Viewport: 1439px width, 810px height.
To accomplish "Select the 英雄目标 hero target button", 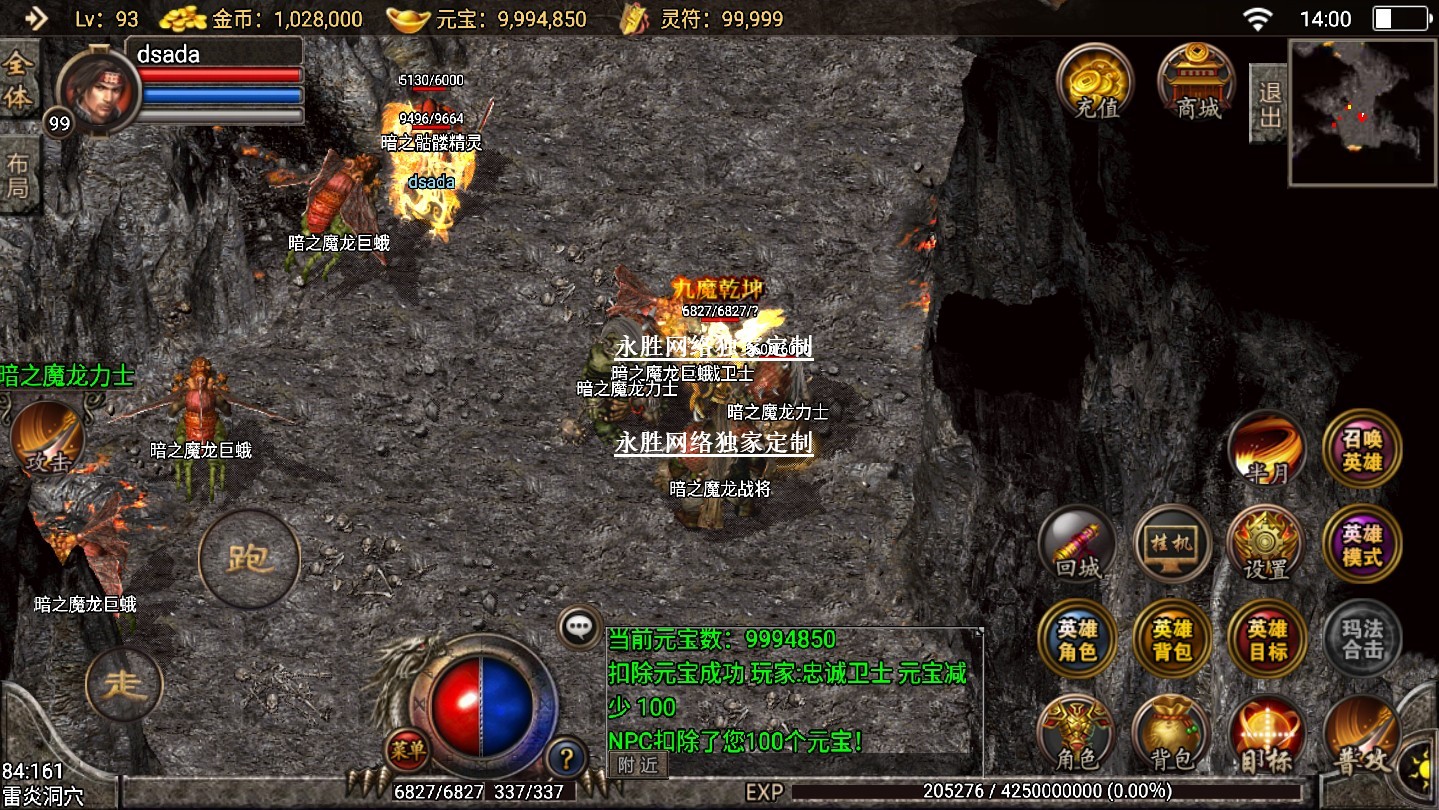I will (1267, 639).
